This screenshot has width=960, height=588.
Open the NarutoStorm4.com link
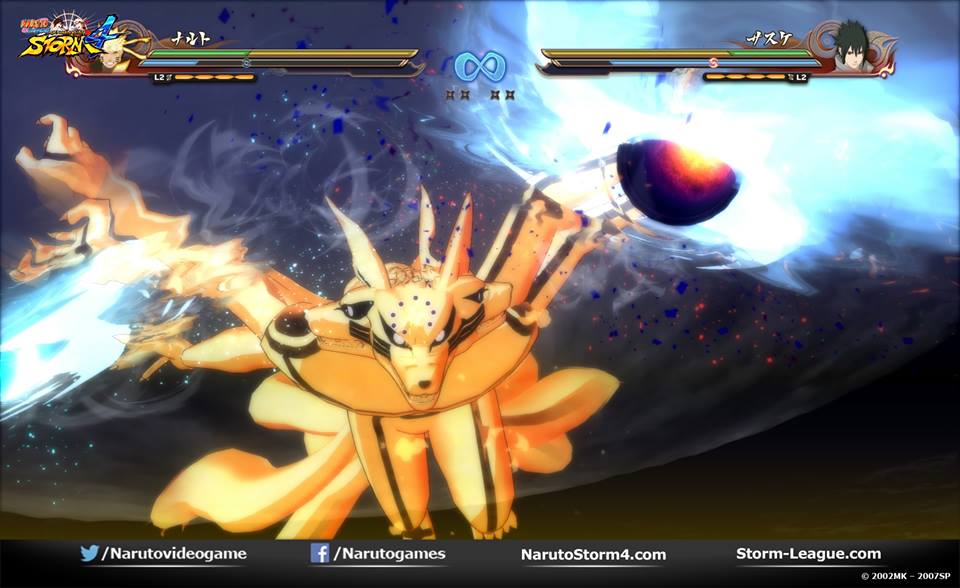pos(593,554)
